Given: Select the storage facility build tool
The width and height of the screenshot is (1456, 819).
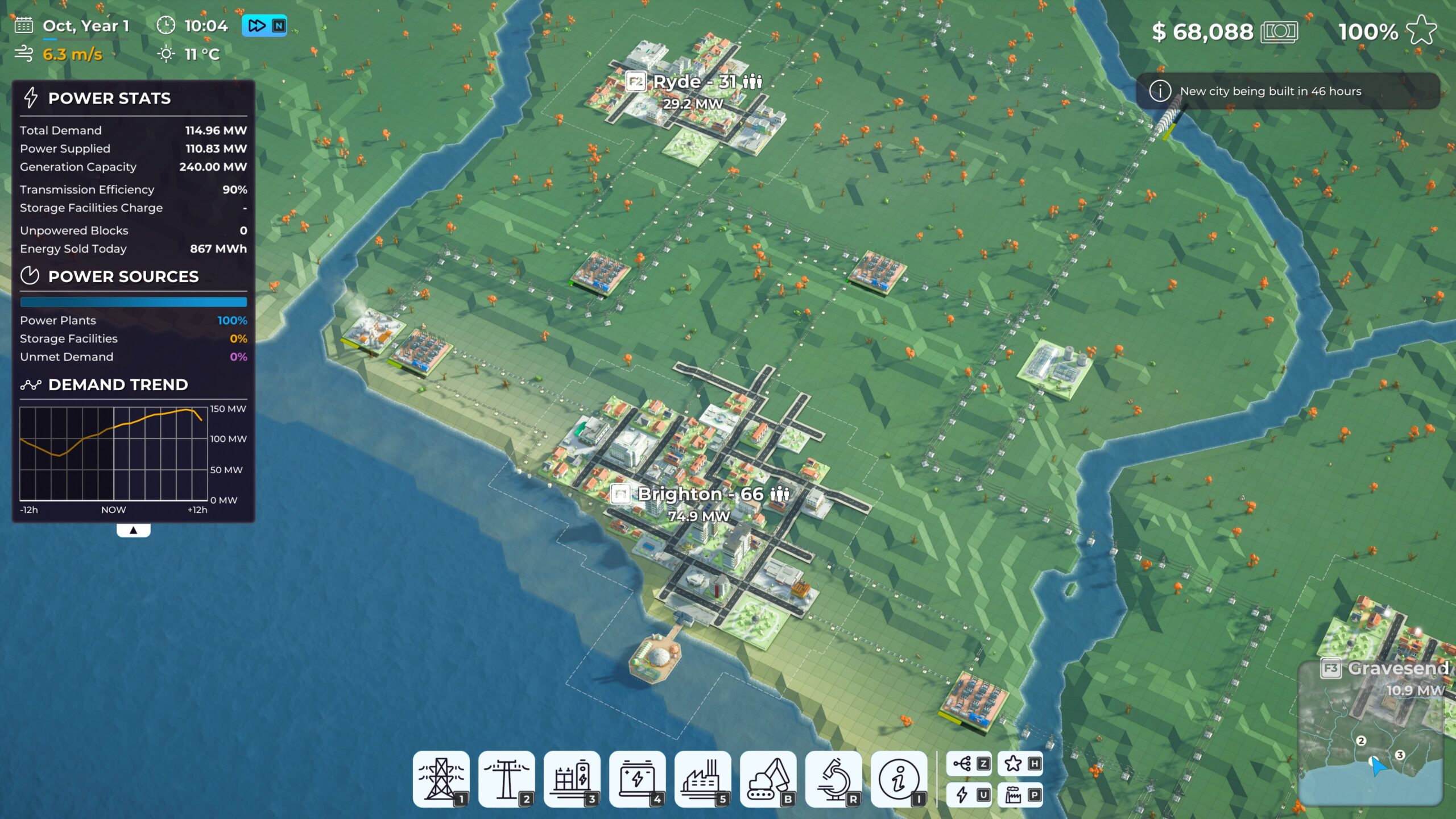Looking at the screenshot, I should pos(573,779).
